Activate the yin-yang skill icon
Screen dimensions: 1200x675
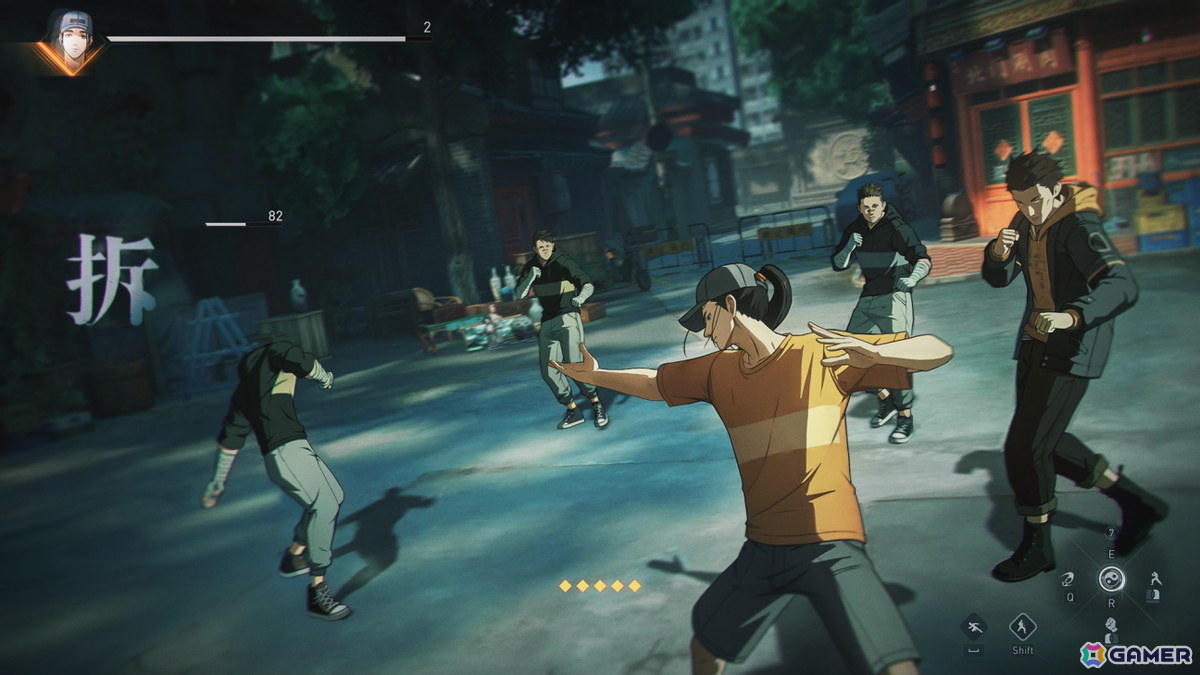click(x=1111, y=578)
